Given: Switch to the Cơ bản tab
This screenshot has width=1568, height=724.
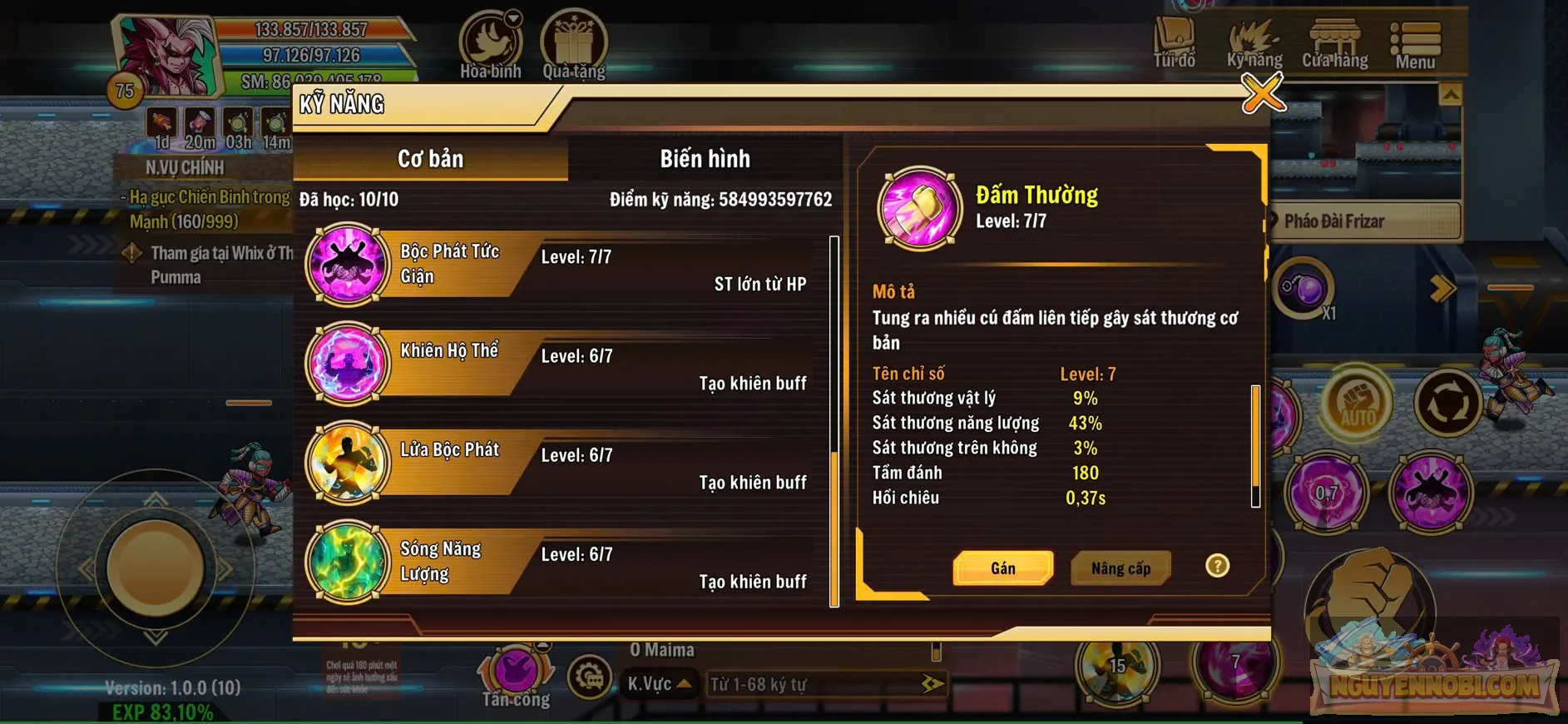Looking at the screenshot, I should [429, 158].
